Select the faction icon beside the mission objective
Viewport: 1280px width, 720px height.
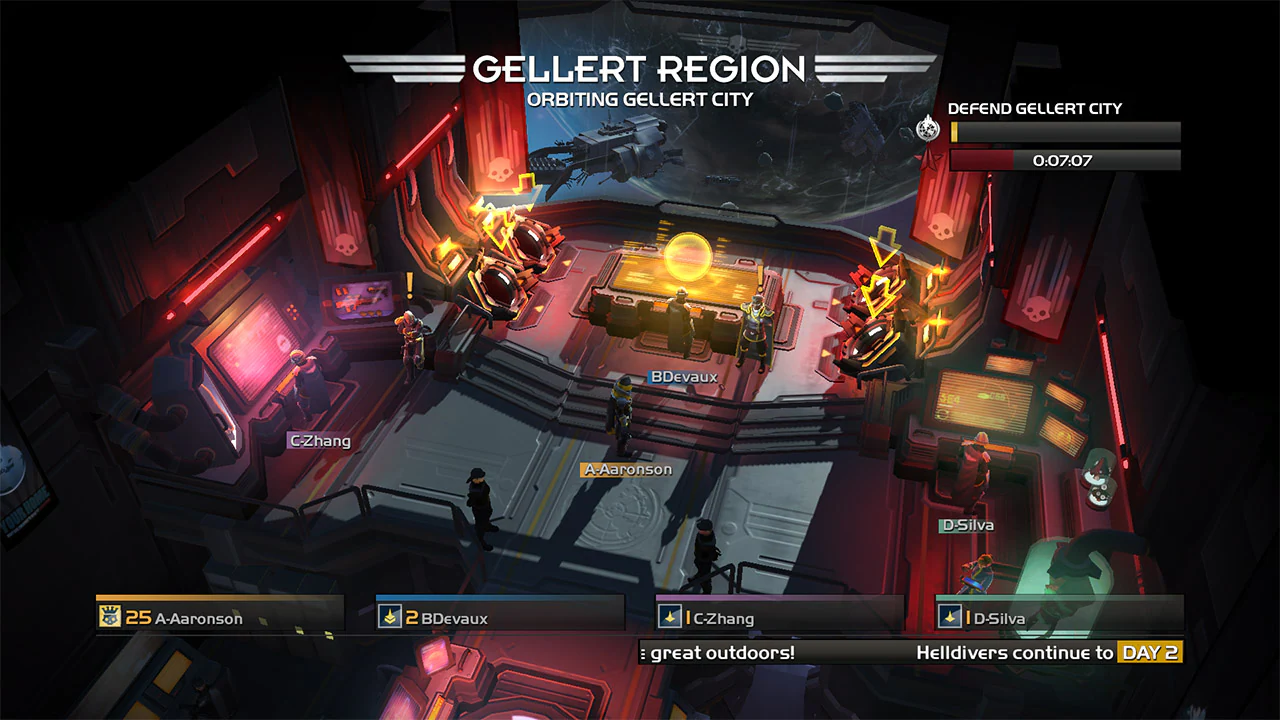pyautogui.click(x=926, y=128)
